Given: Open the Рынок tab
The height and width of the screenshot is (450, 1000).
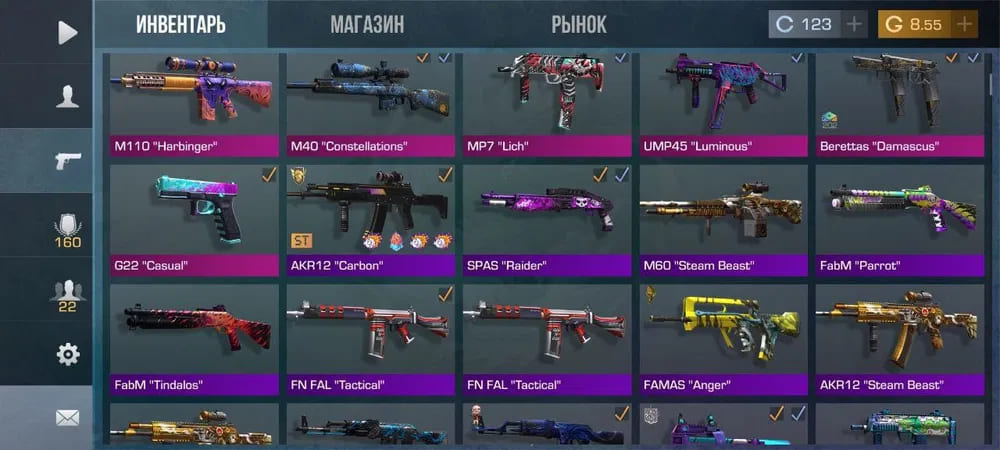Looking at the screenshot, I should pyautogui.click(x=578, y=24).
